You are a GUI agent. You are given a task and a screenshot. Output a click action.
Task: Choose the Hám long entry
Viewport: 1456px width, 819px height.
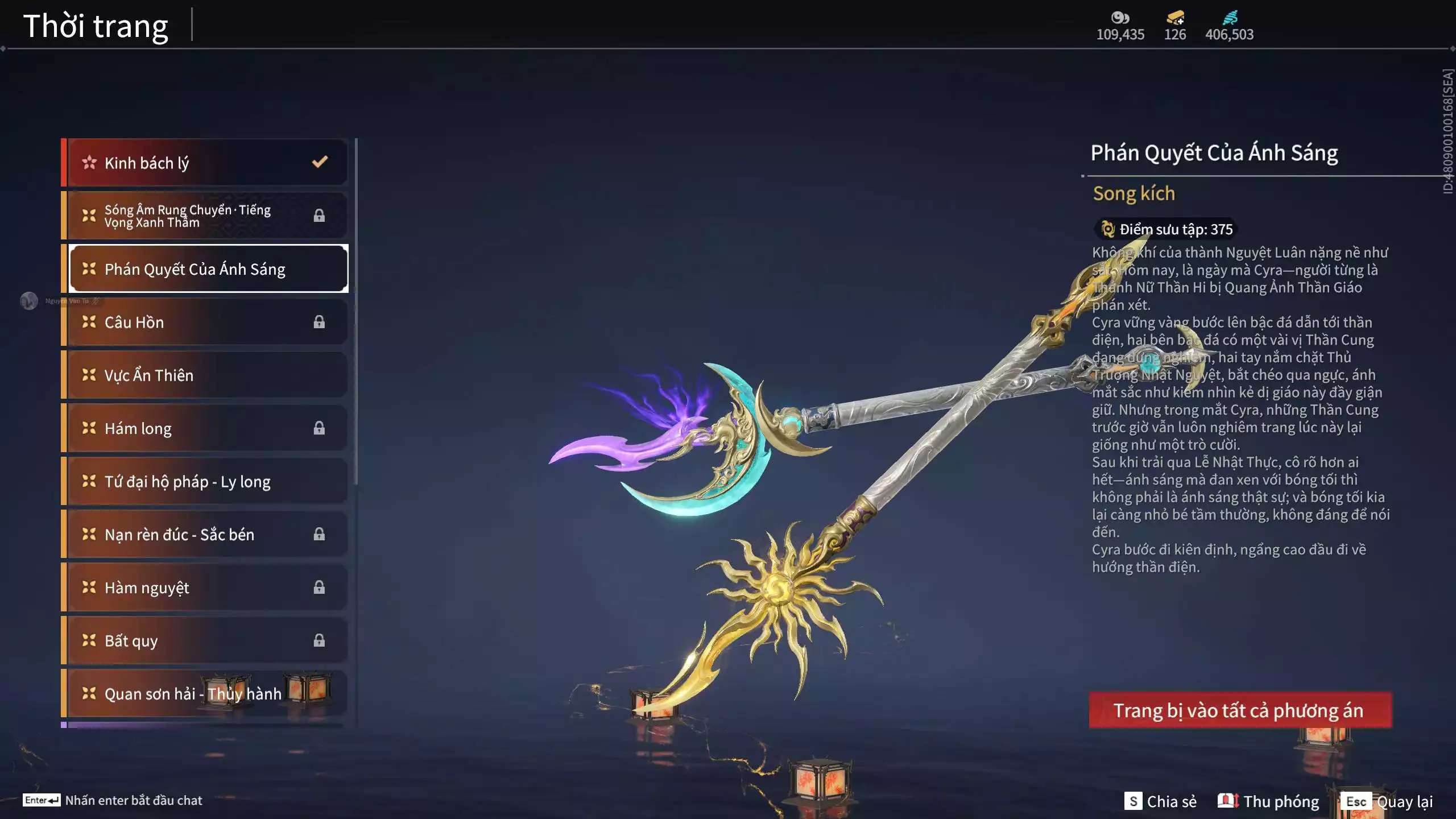tap(205, 428)
